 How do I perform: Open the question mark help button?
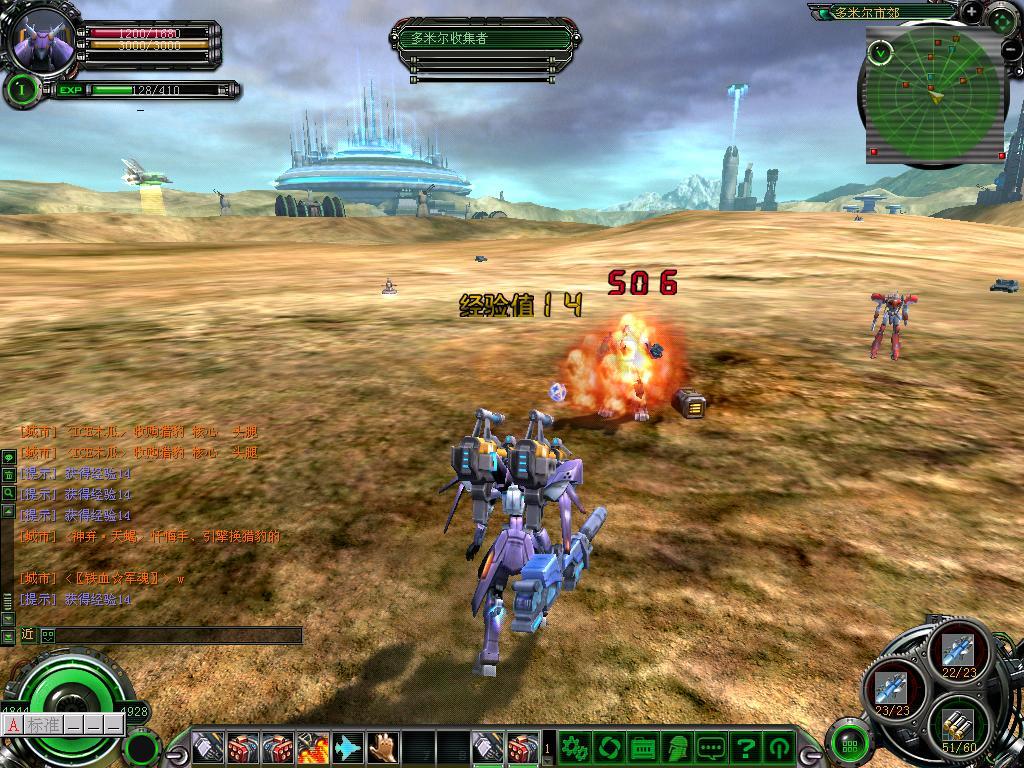(745, 747)
